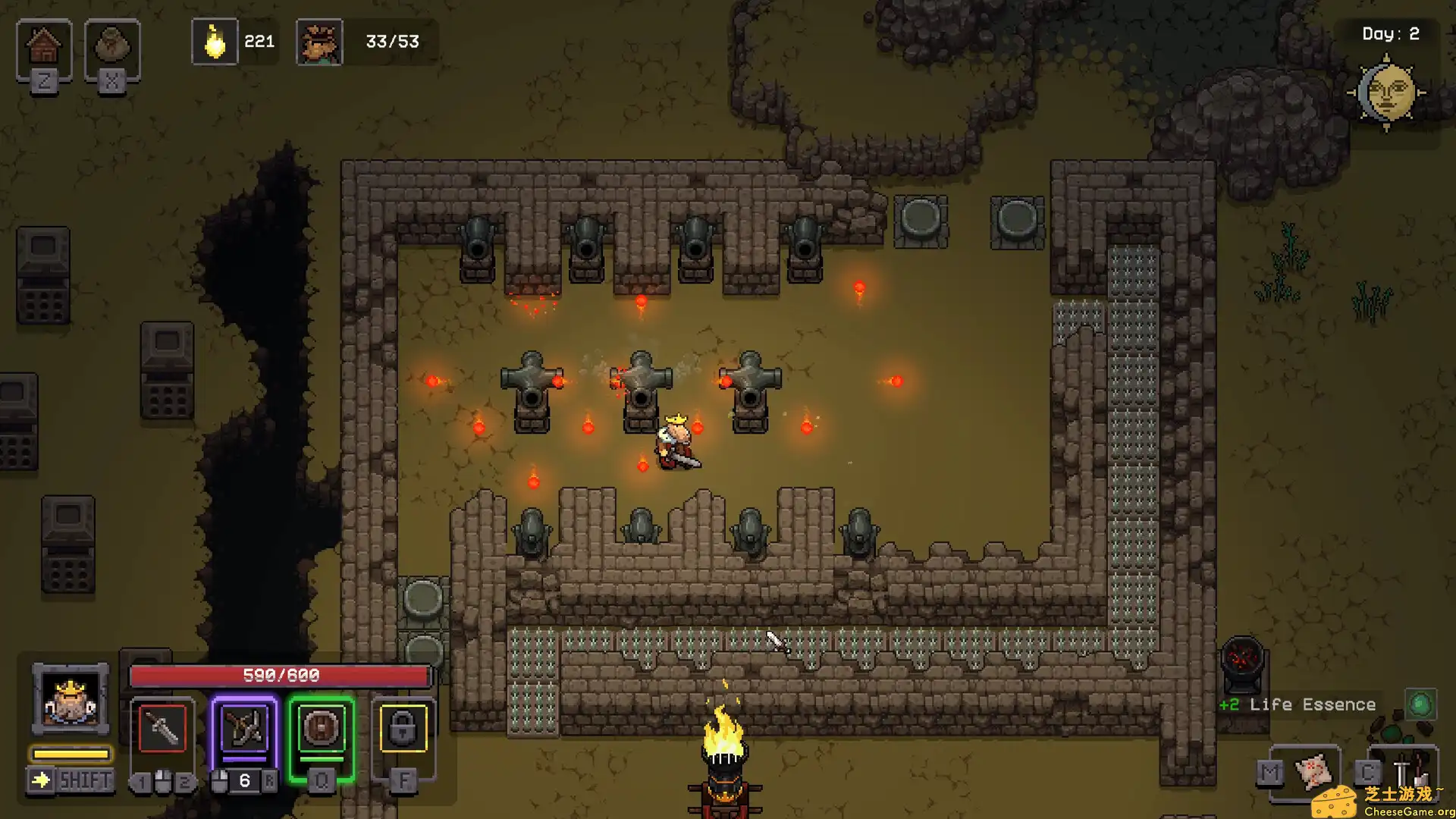
Task: Click the green Life Essence pickup icon
Action: (x=1420, y=704)
